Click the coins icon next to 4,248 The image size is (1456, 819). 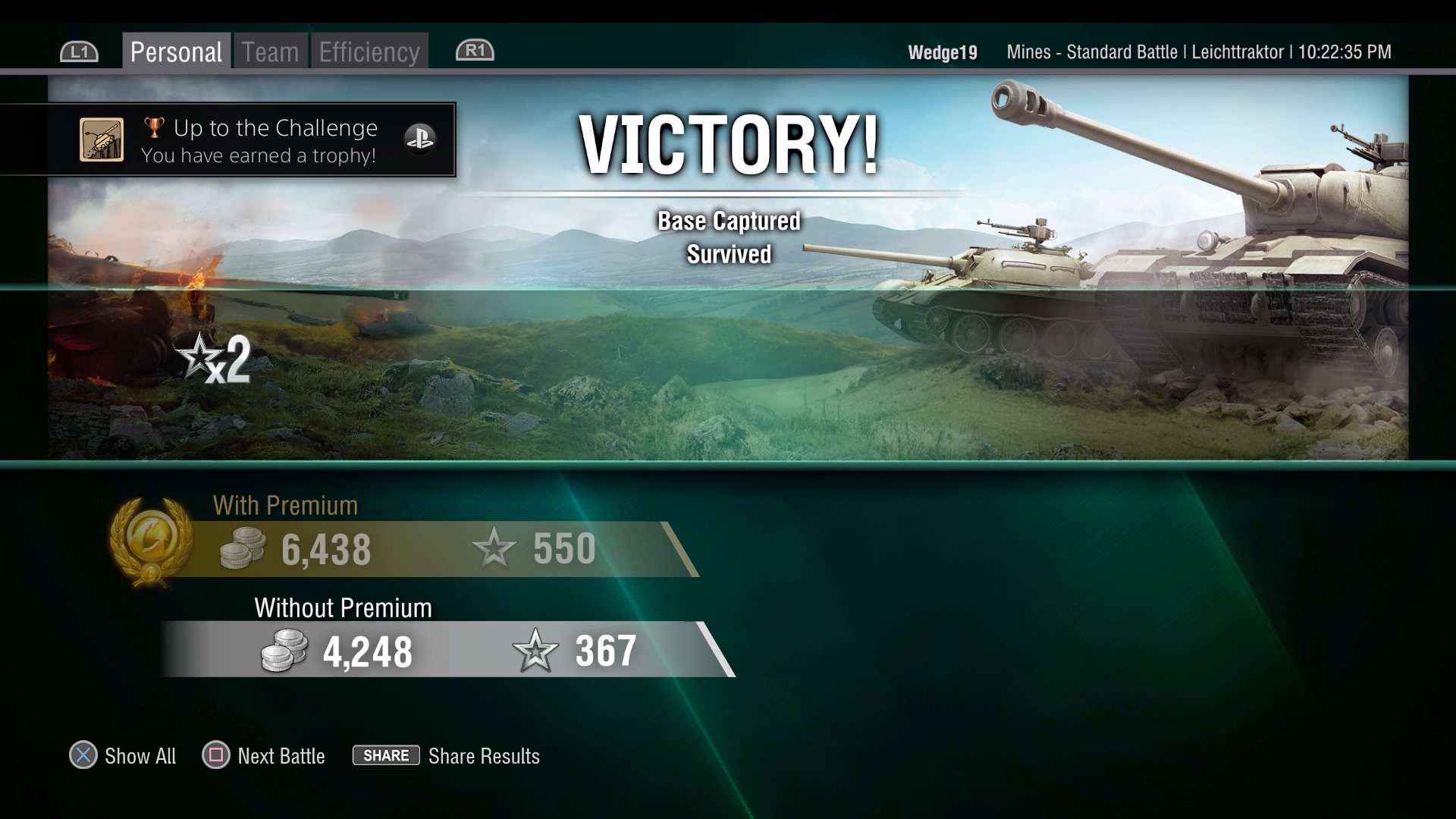click(282, 651)
